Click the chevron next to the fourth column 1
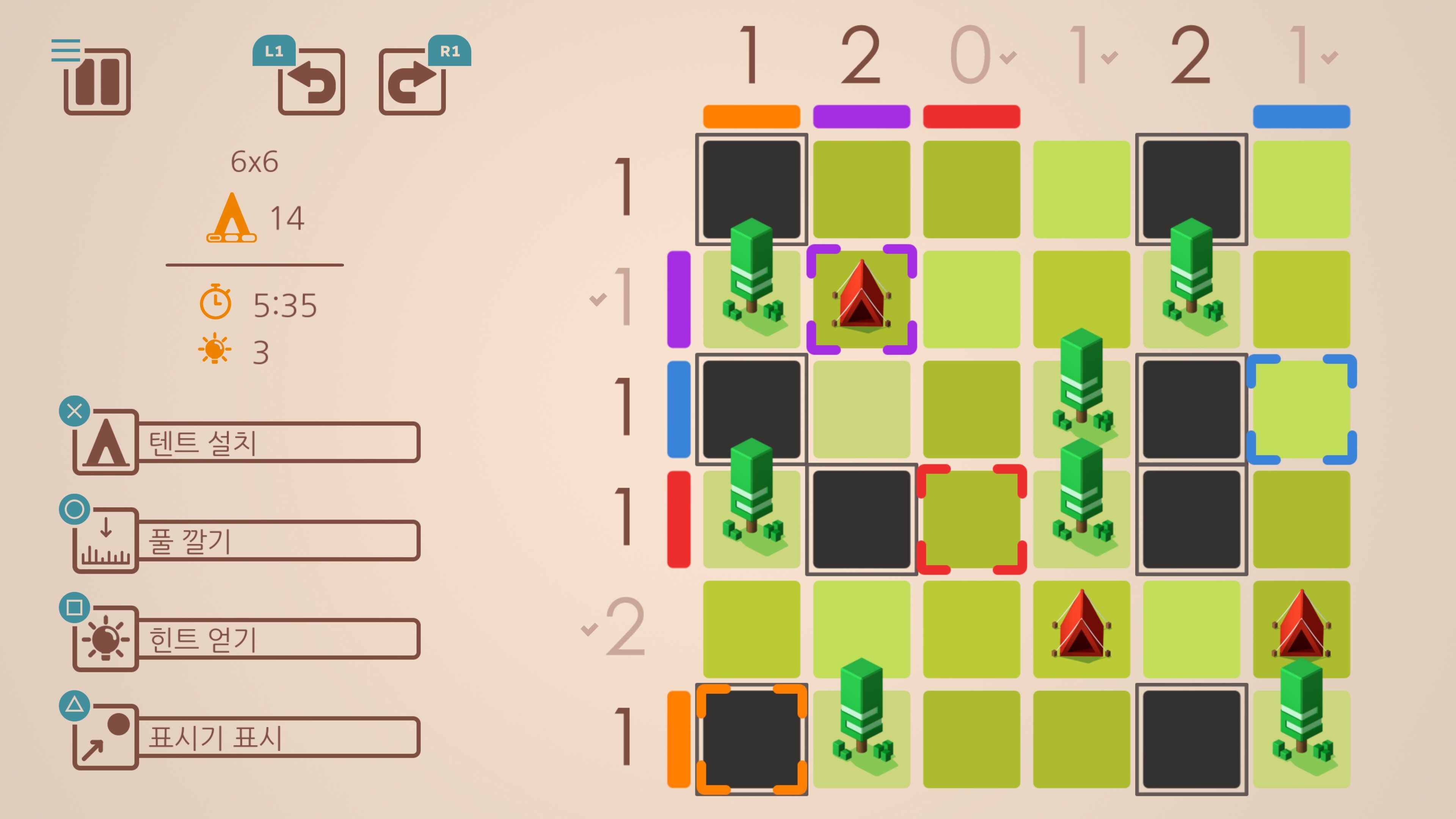Viewport: 1456px width, 819px height. (1109, 58)
